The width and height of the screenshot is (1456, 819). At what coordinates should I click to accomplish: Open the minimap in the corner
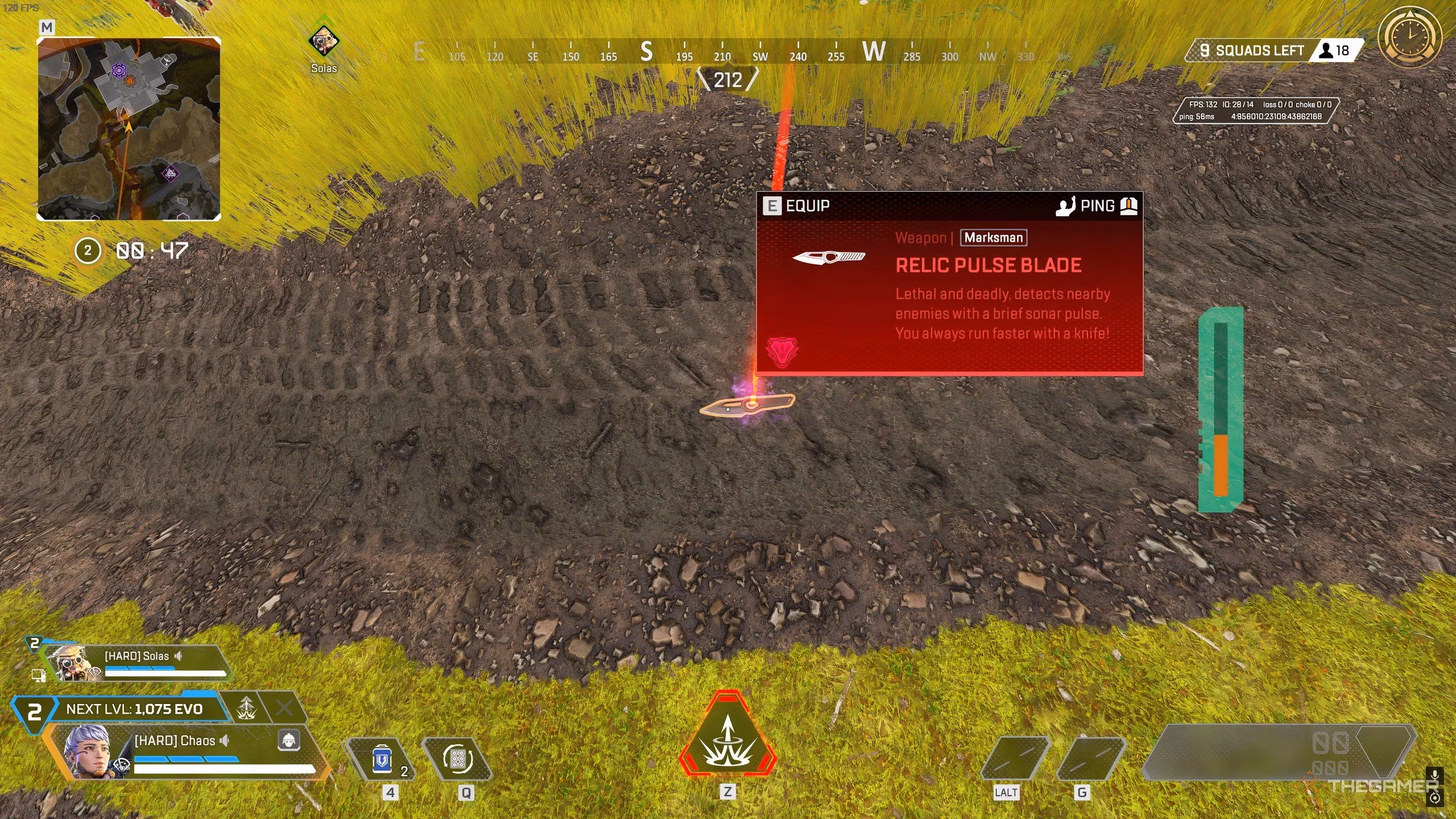point(129,129)
